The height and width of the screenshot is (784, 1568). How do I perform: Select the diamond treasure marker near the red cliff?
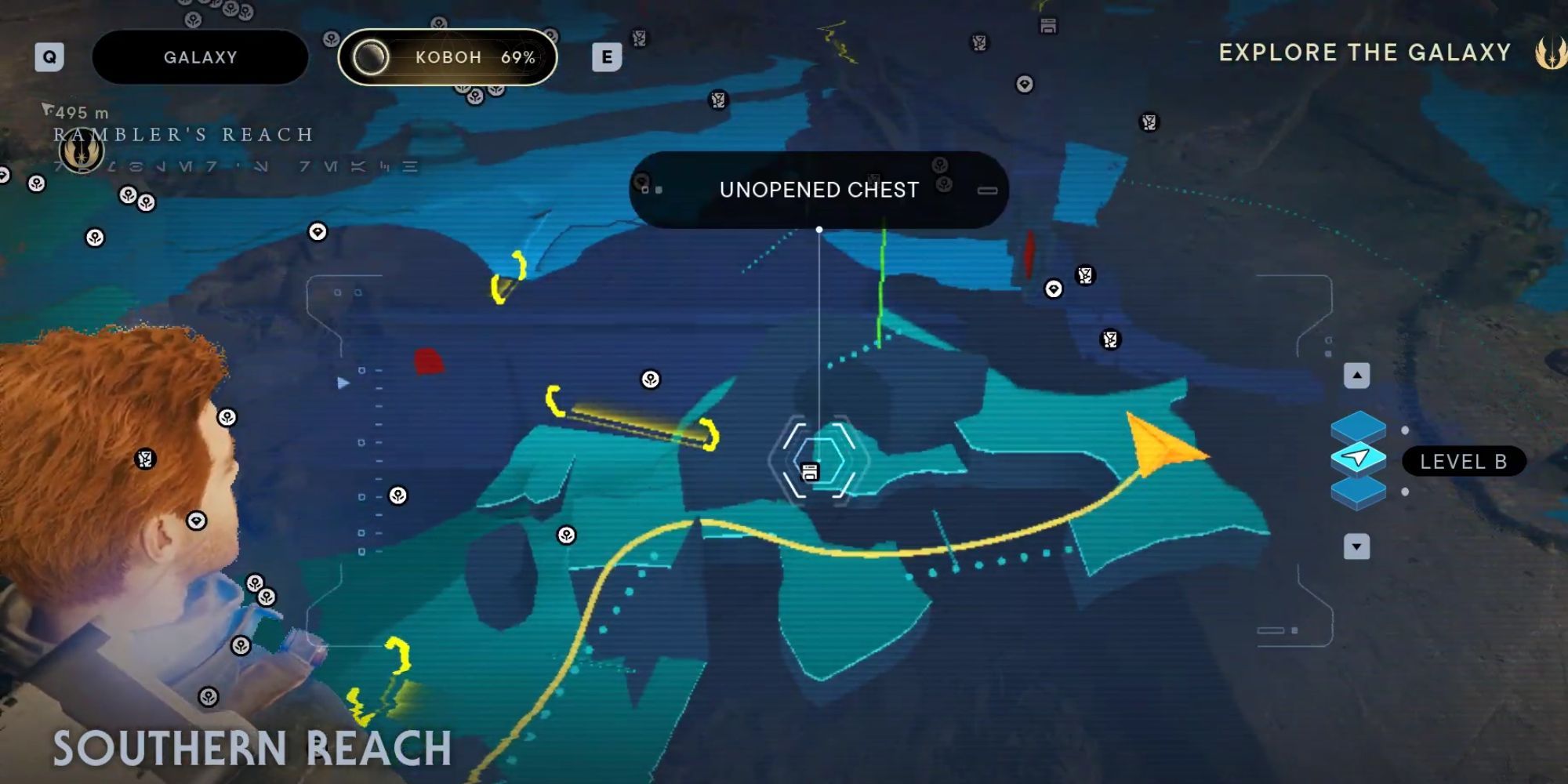(1054, 289)
